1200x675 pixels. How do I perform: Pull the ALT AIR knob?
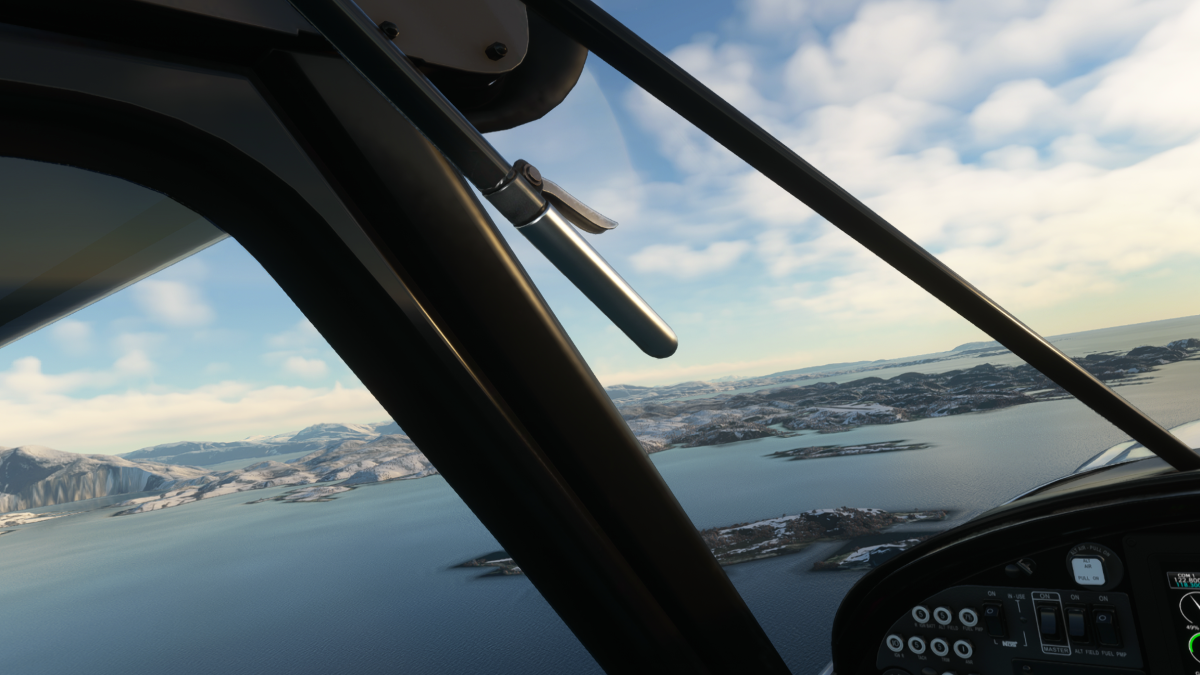(1088, 571)
